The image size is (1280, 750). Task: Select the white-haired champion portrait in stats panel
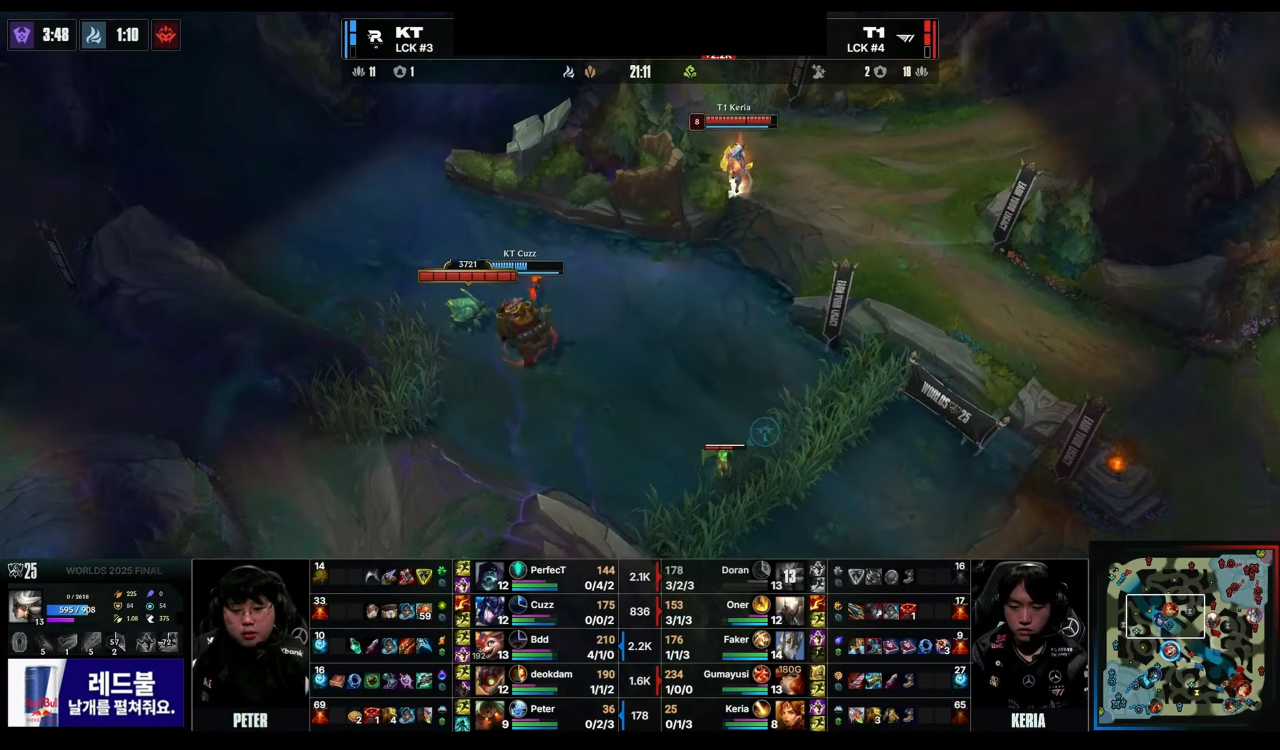(x=26, y=606)
